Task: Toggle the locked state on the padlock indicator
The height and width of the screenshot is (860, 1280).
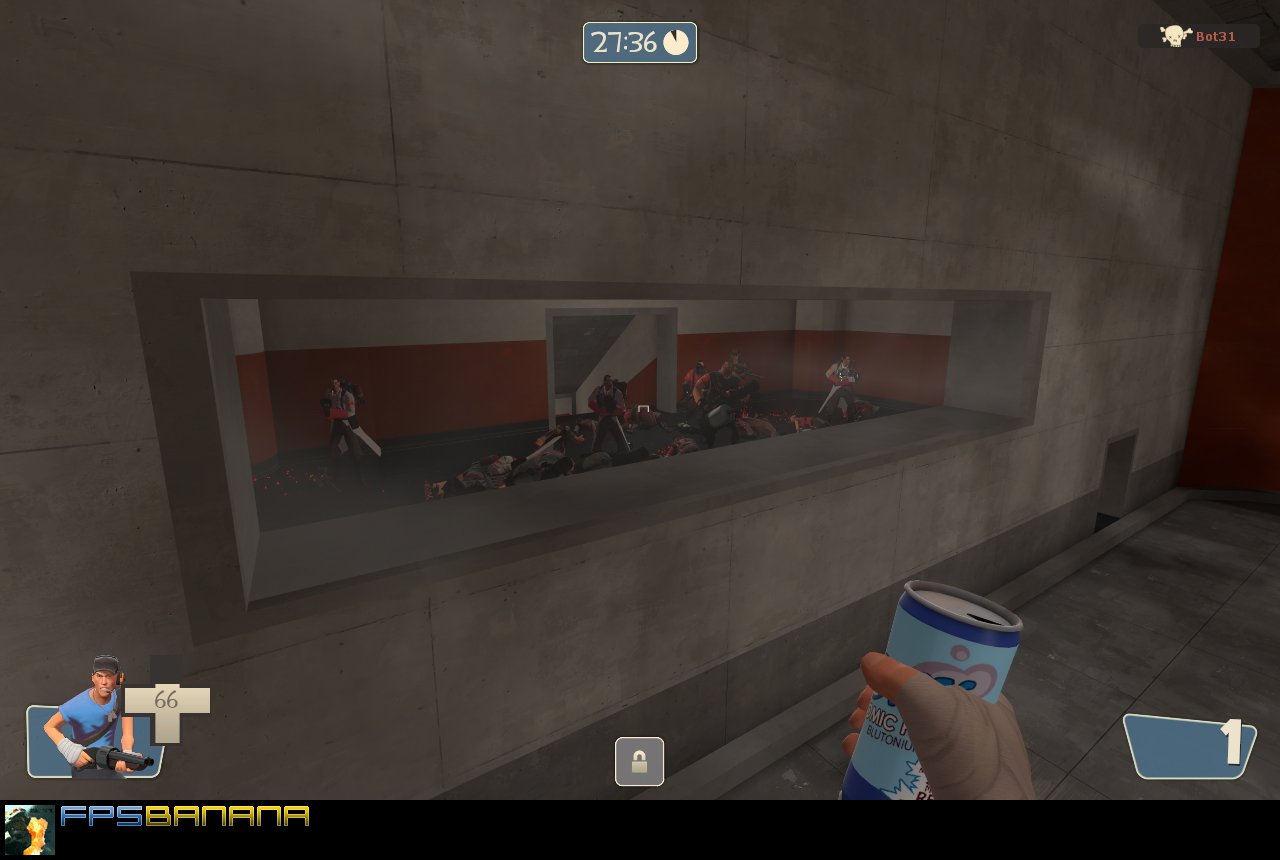Action: coord(639,761)
